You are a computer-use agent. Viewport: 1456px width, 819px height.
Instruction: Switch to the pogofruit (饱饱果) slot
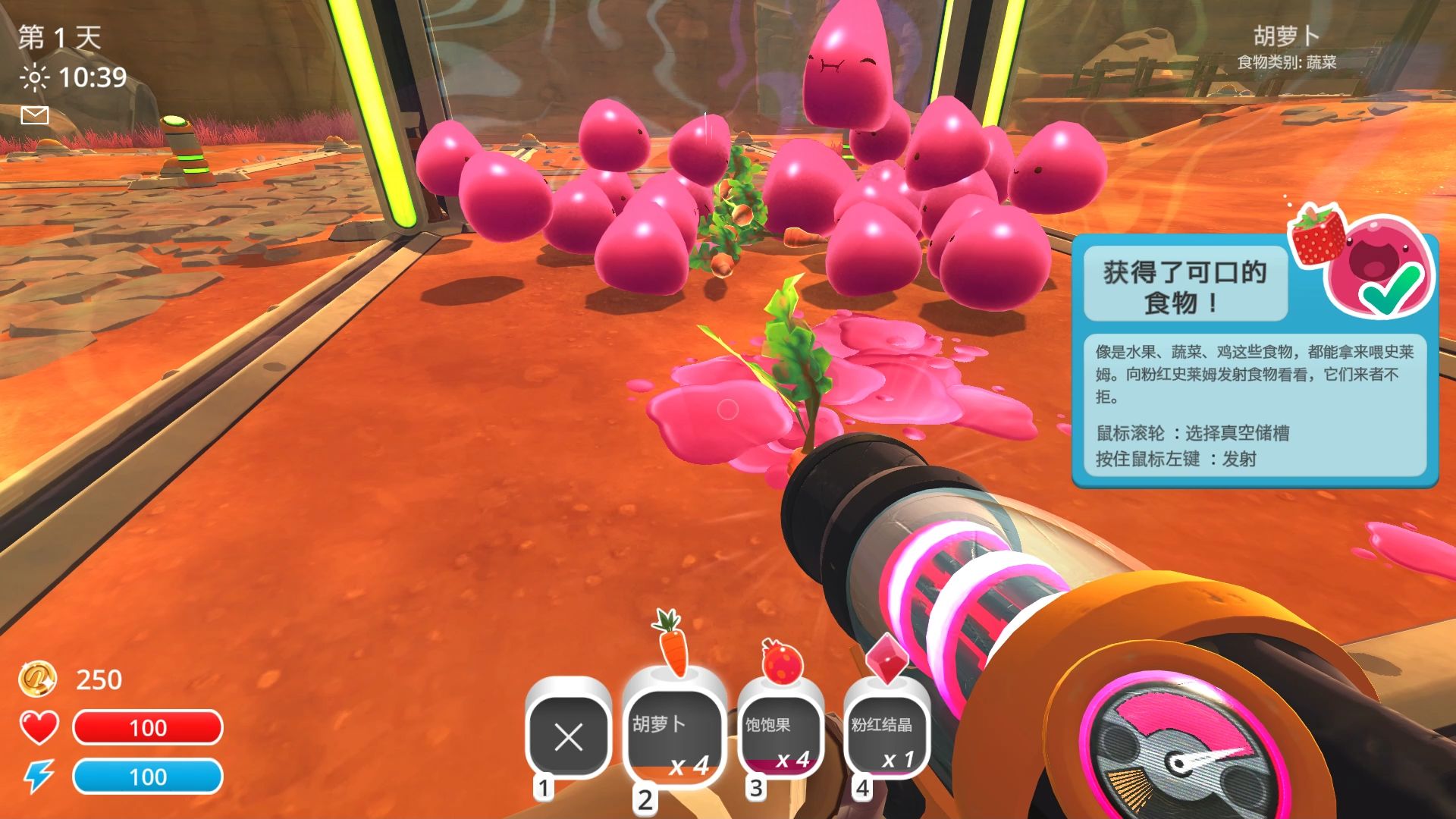[x=780, y=738]
